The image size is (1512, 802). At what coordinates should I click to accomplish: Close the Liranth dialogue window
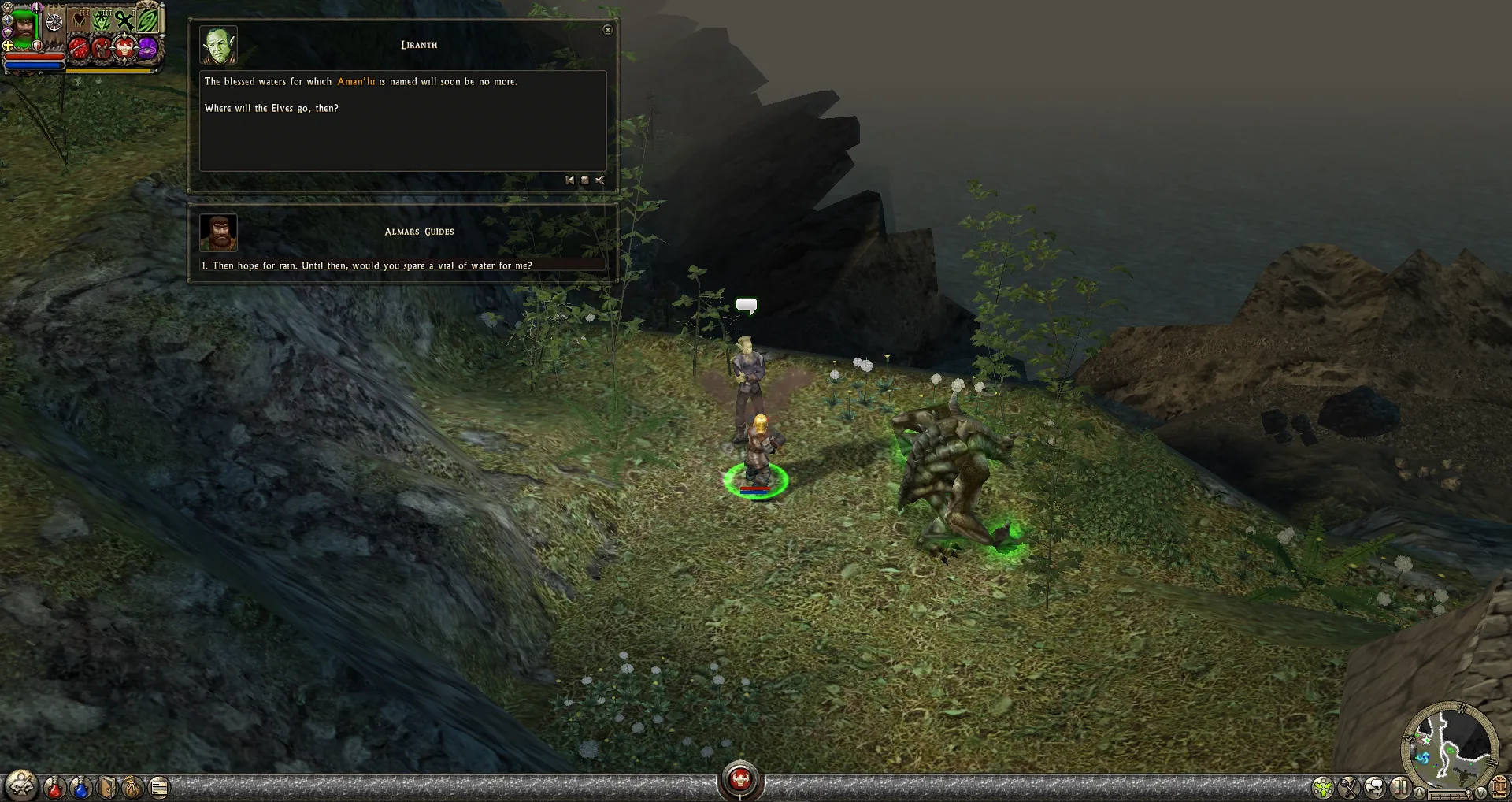(607, 30)
